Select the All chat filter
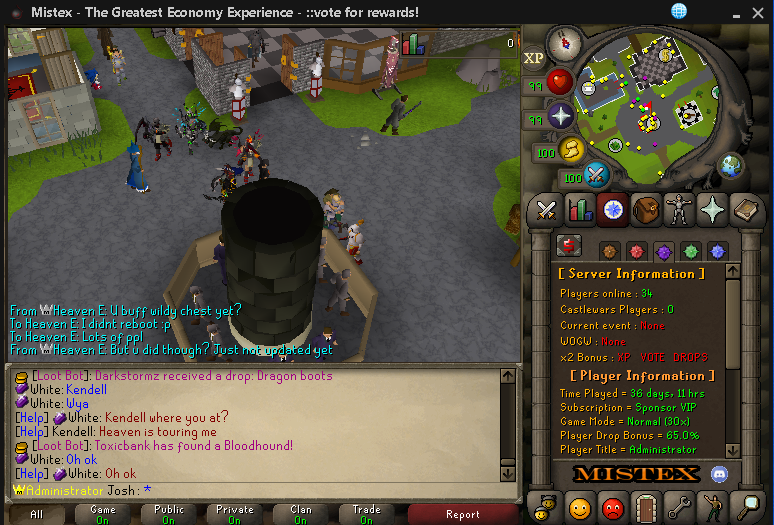This screenshot has width=774, height=525. point(37,514)
